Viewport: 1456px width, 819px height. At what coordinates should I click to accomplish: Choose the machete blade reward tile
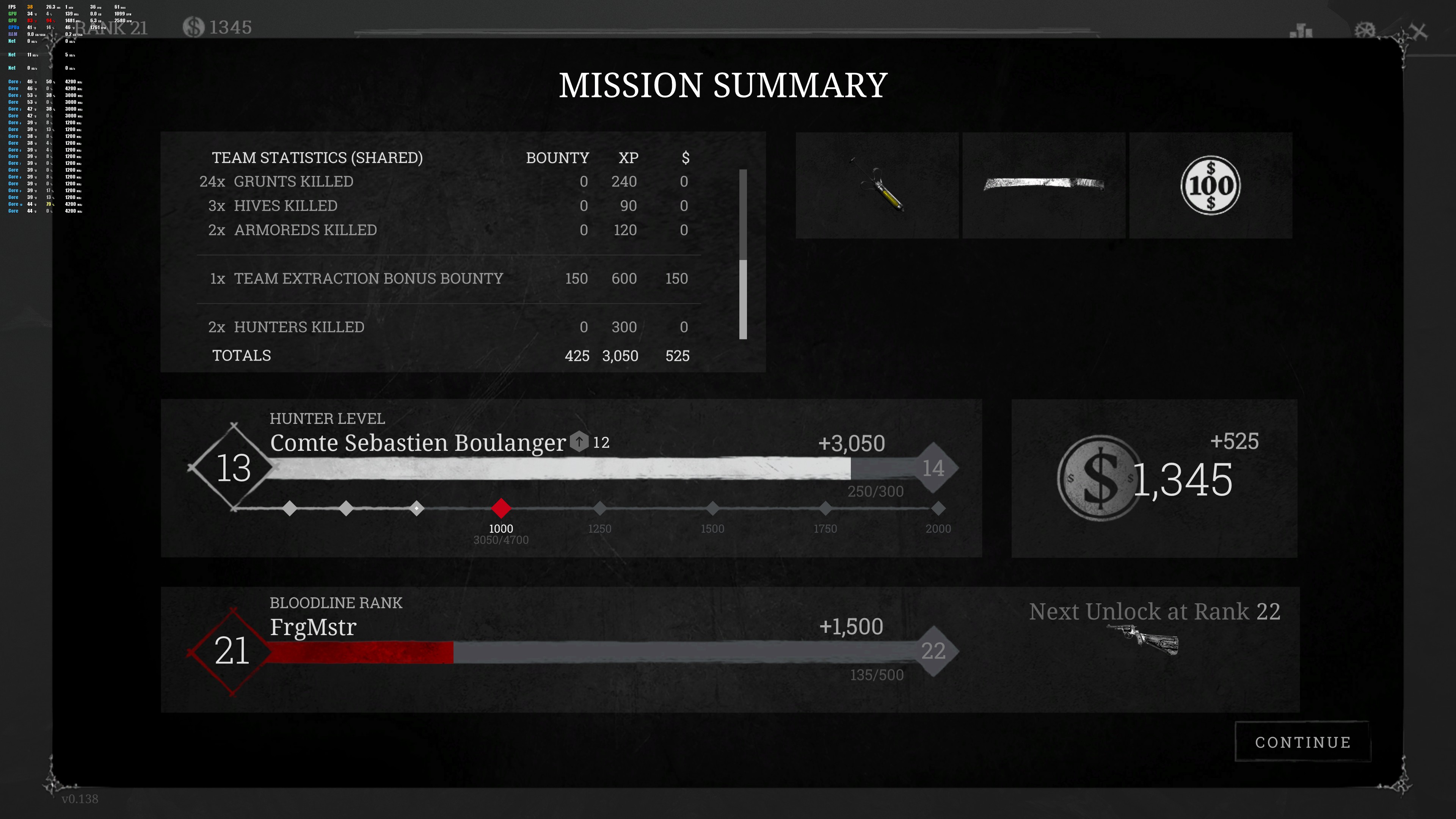pyautogui.click(x=1043, y=185)
